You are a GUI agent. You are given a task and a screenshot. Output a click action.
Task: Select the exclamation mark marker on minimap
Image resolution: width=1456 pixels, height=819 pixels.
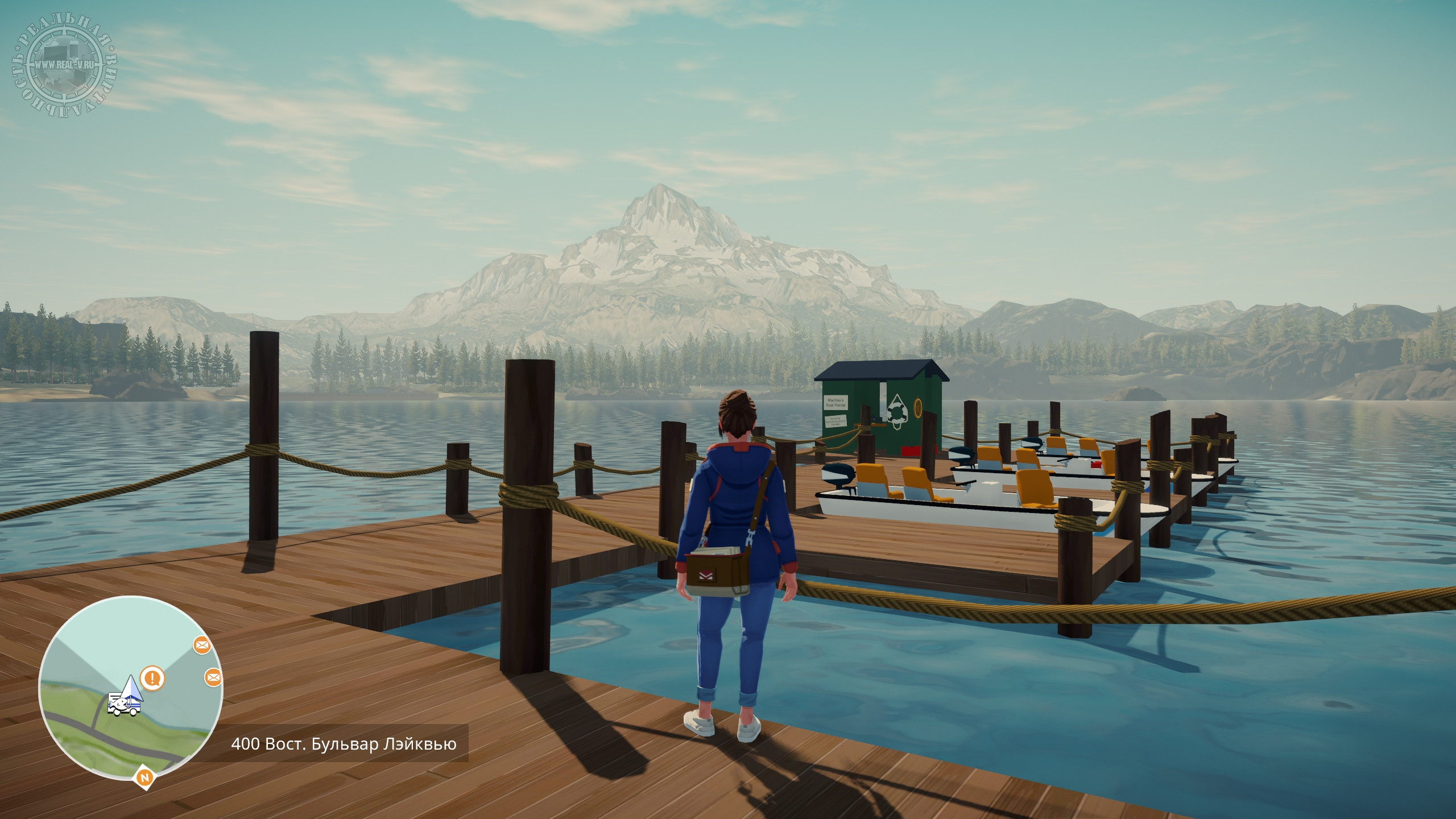(152, 678)
